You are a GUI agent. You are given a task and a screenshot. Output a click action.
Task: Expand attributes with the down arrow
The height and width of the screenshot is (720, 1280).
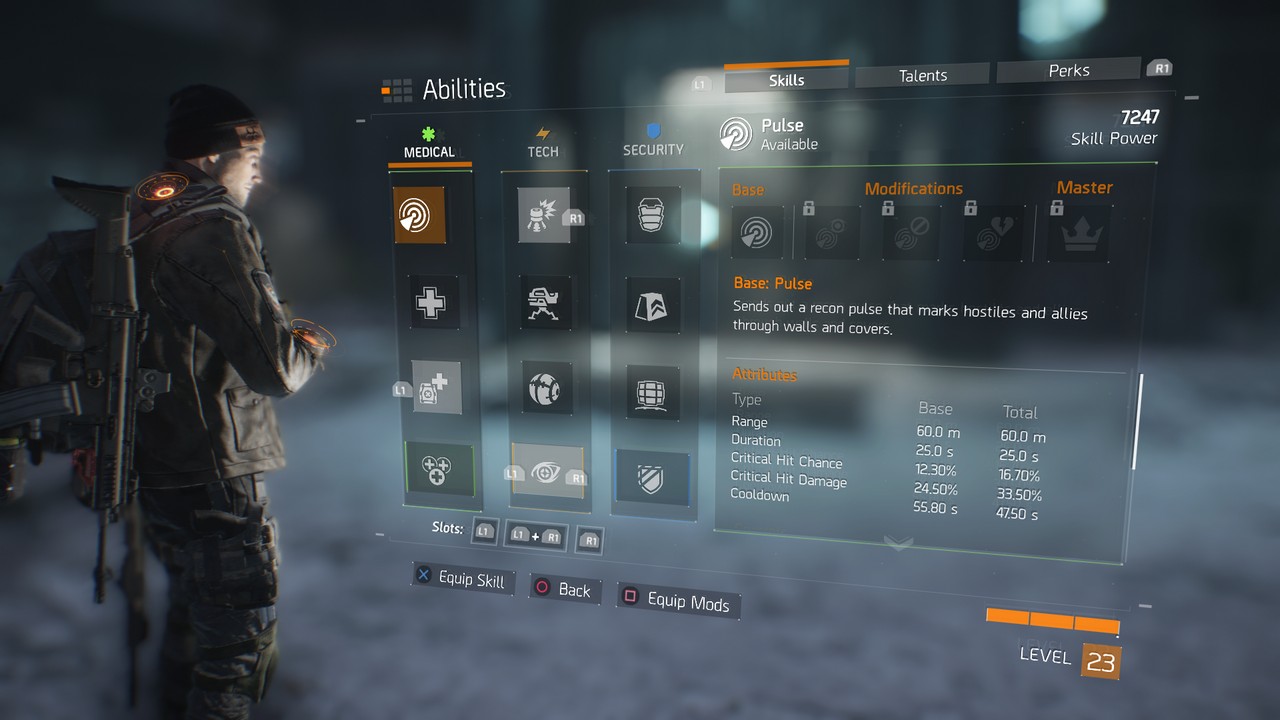[898, 544]
